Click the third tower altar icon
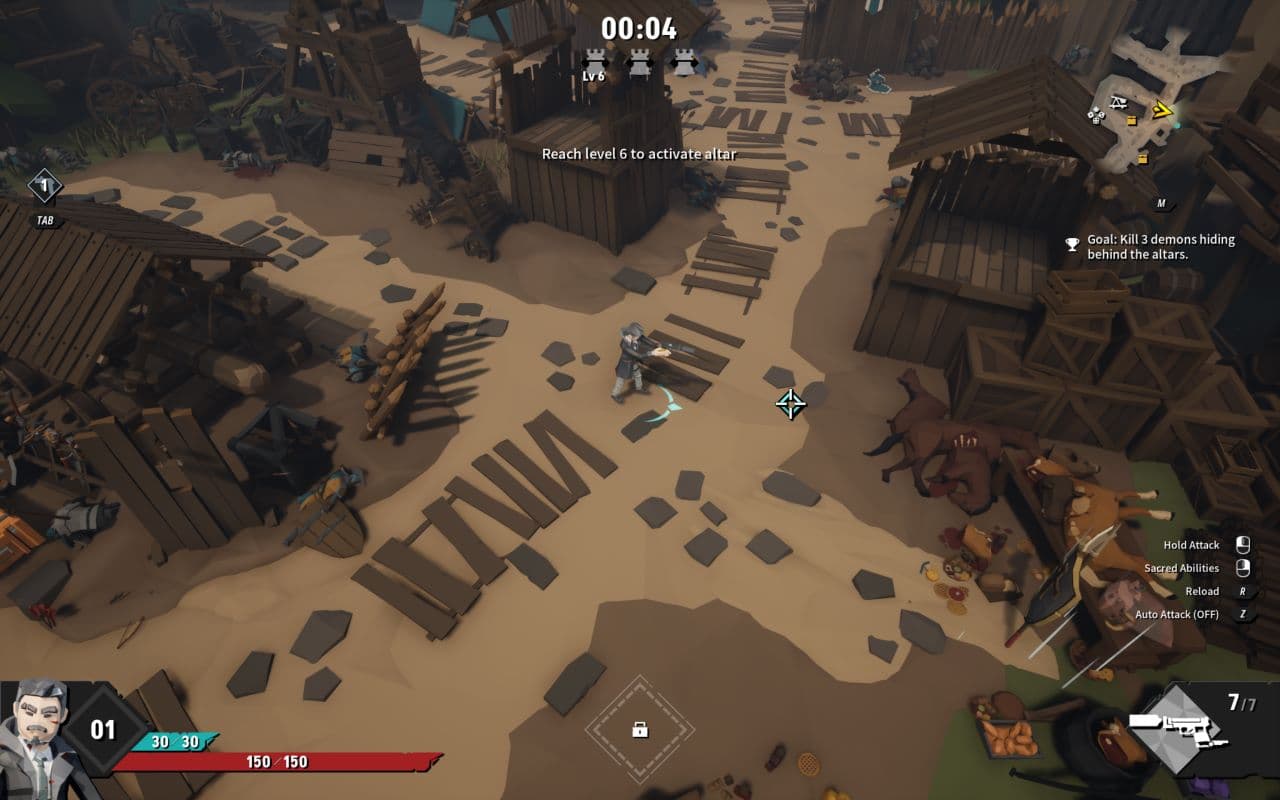The height and width of the screenshot is (800, 1280). coord(685,62)
